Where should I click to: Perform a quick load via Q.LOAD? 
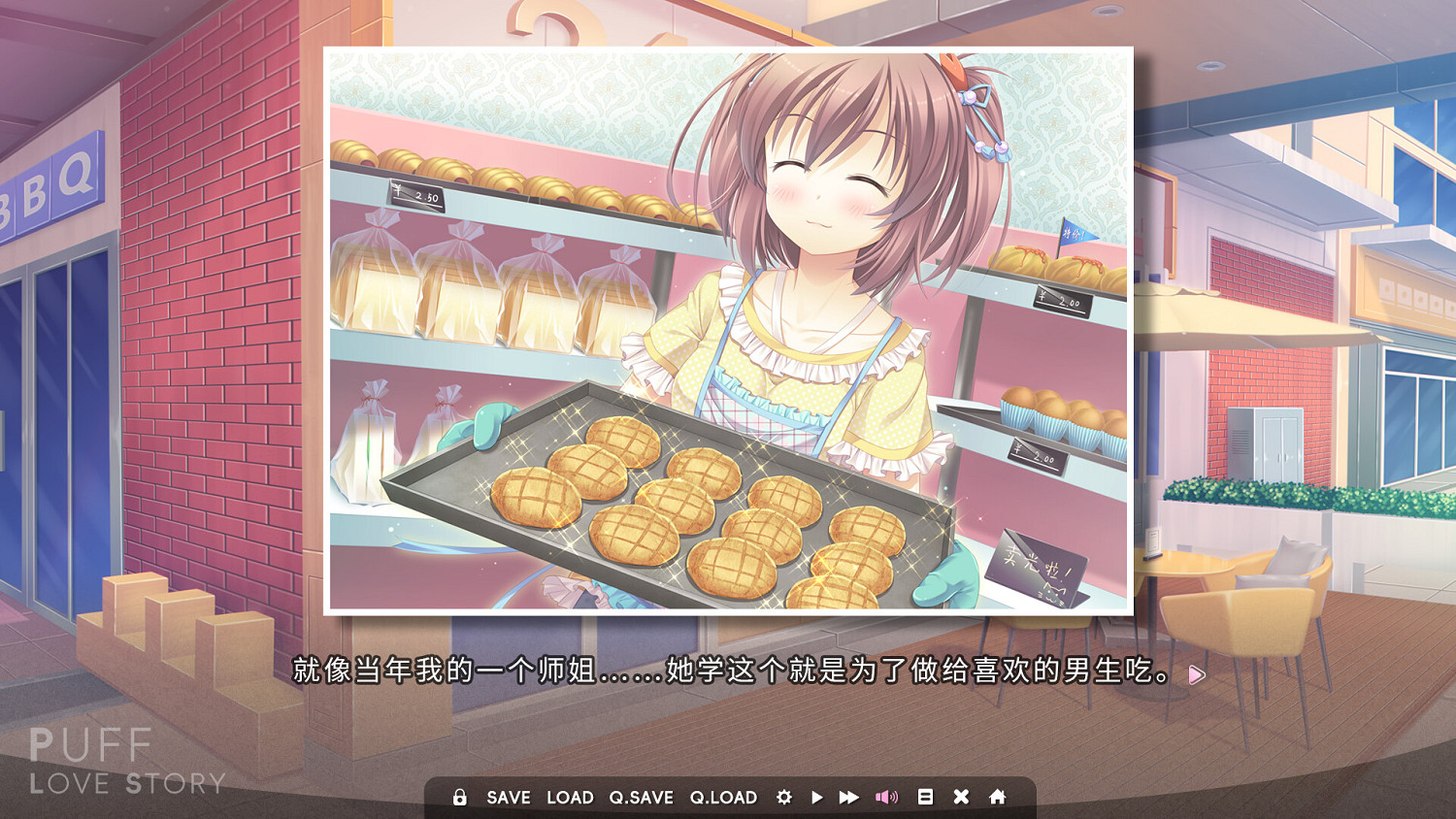723,797
